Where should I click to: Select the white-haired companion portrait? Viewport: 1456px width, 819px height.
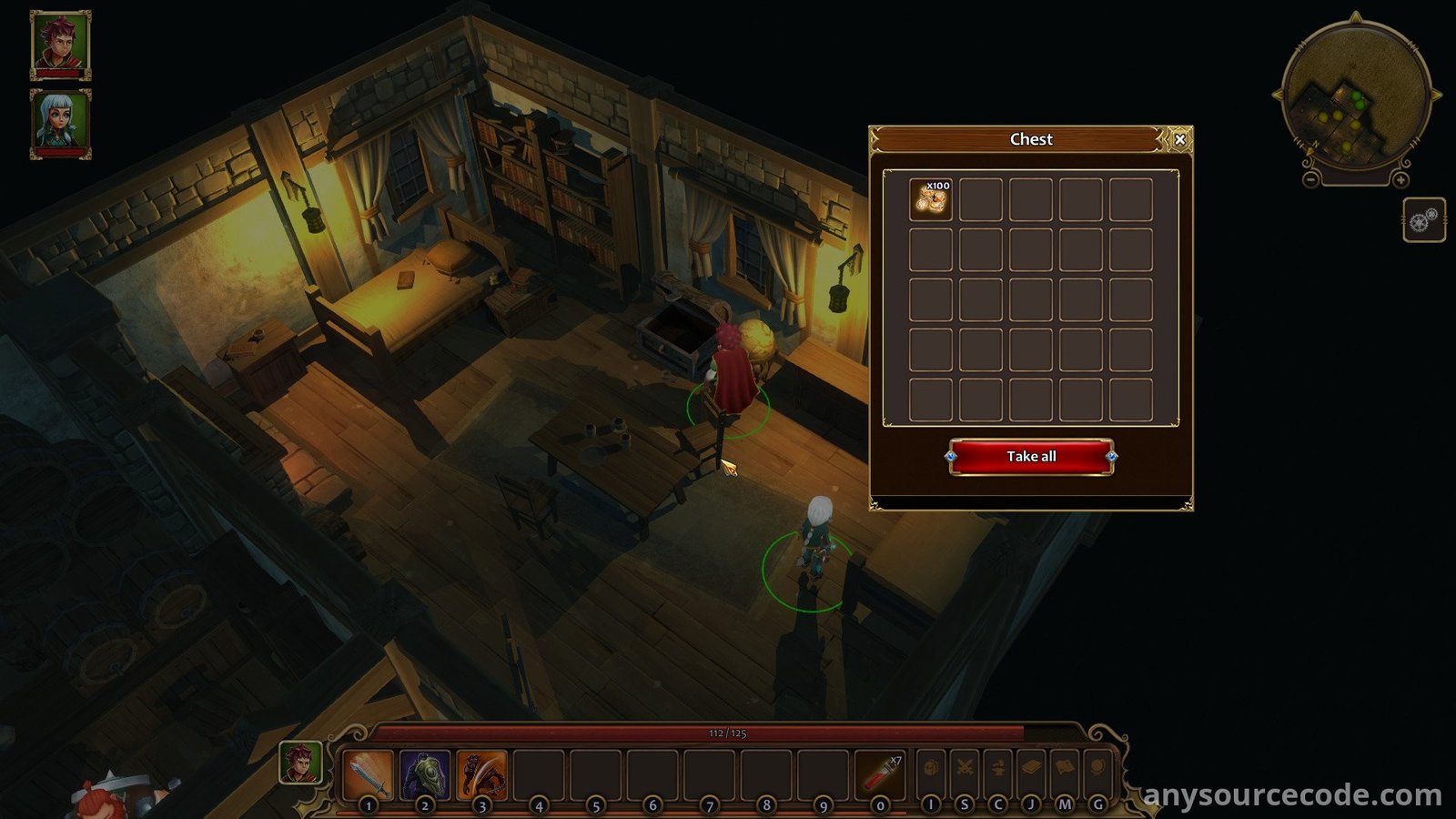click(61, 122)
